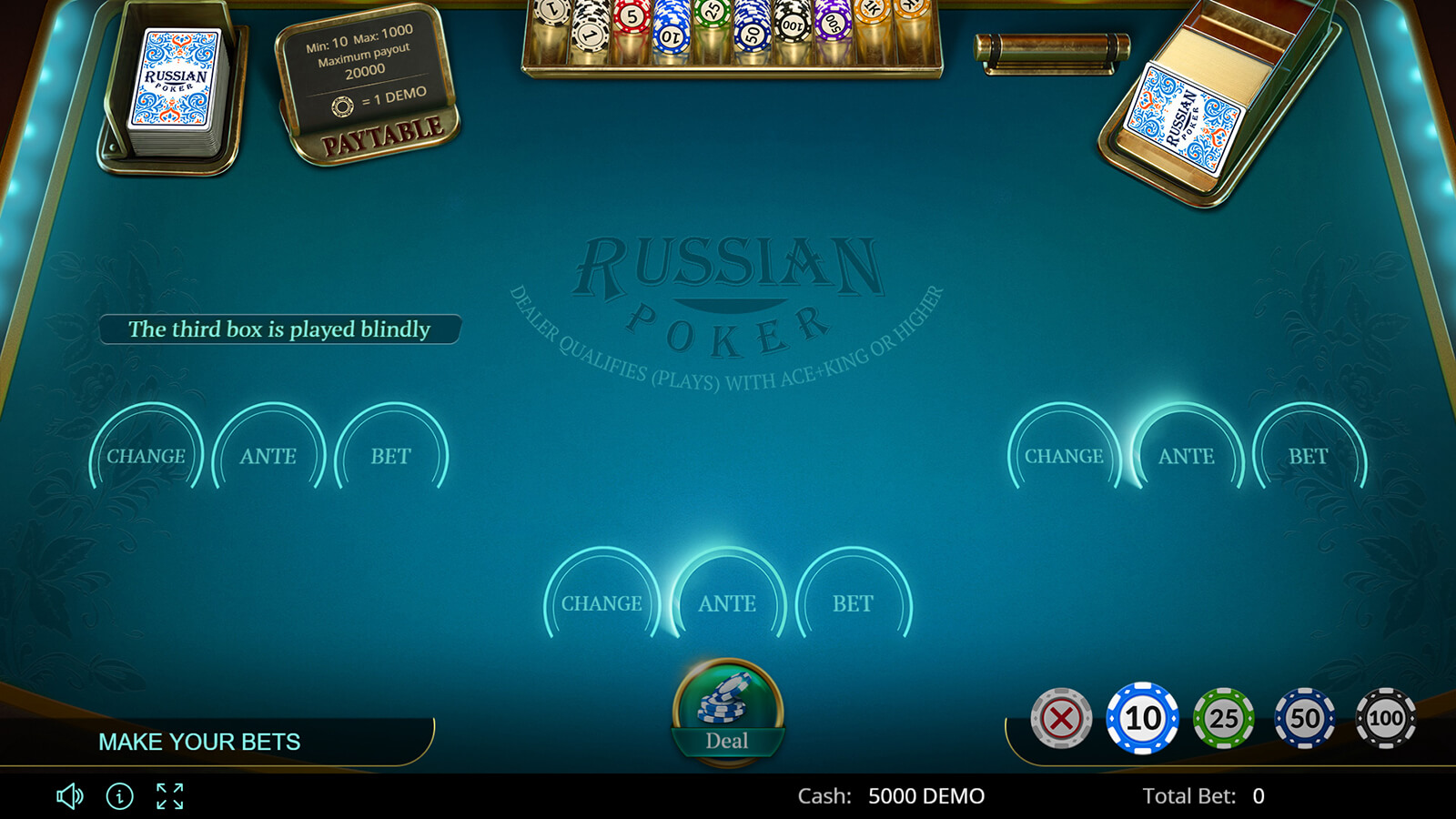Viewport: 1456px width, 819px height.
Task: Click the center box CHANGE circle
Action: (602, 602)
